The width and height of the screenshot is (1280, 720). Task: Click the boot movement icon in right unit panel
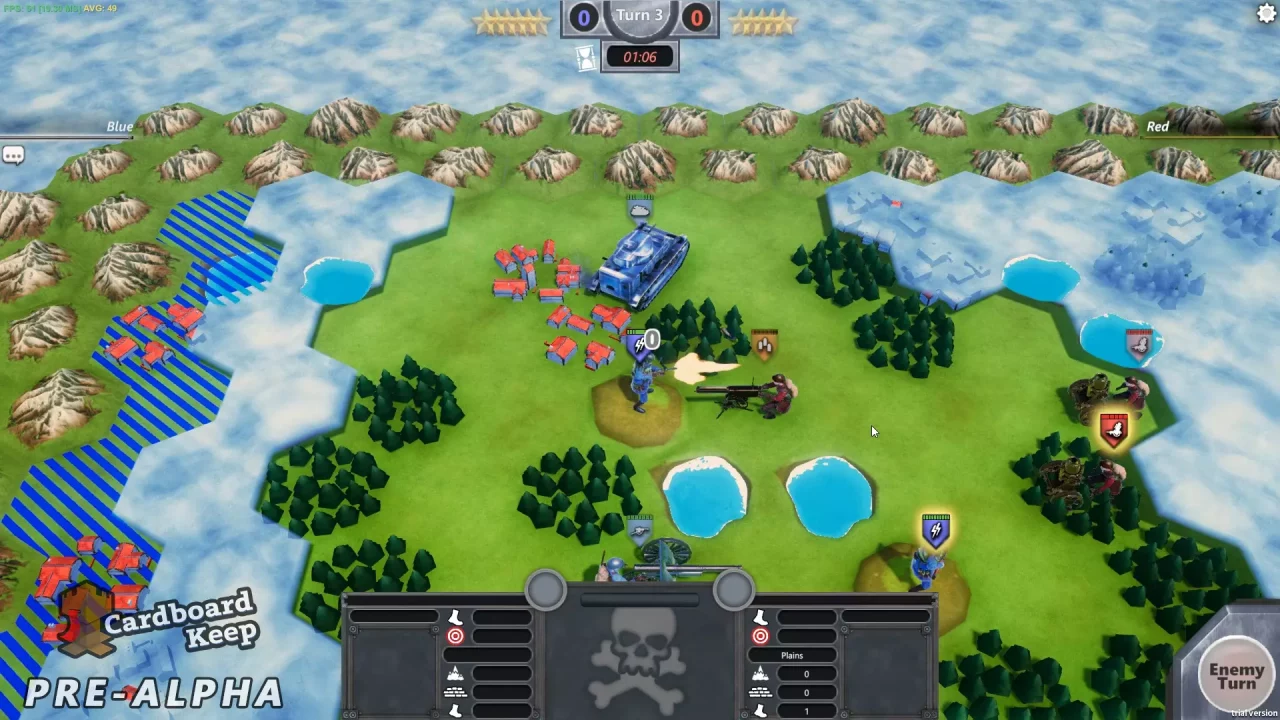point(758,617)
